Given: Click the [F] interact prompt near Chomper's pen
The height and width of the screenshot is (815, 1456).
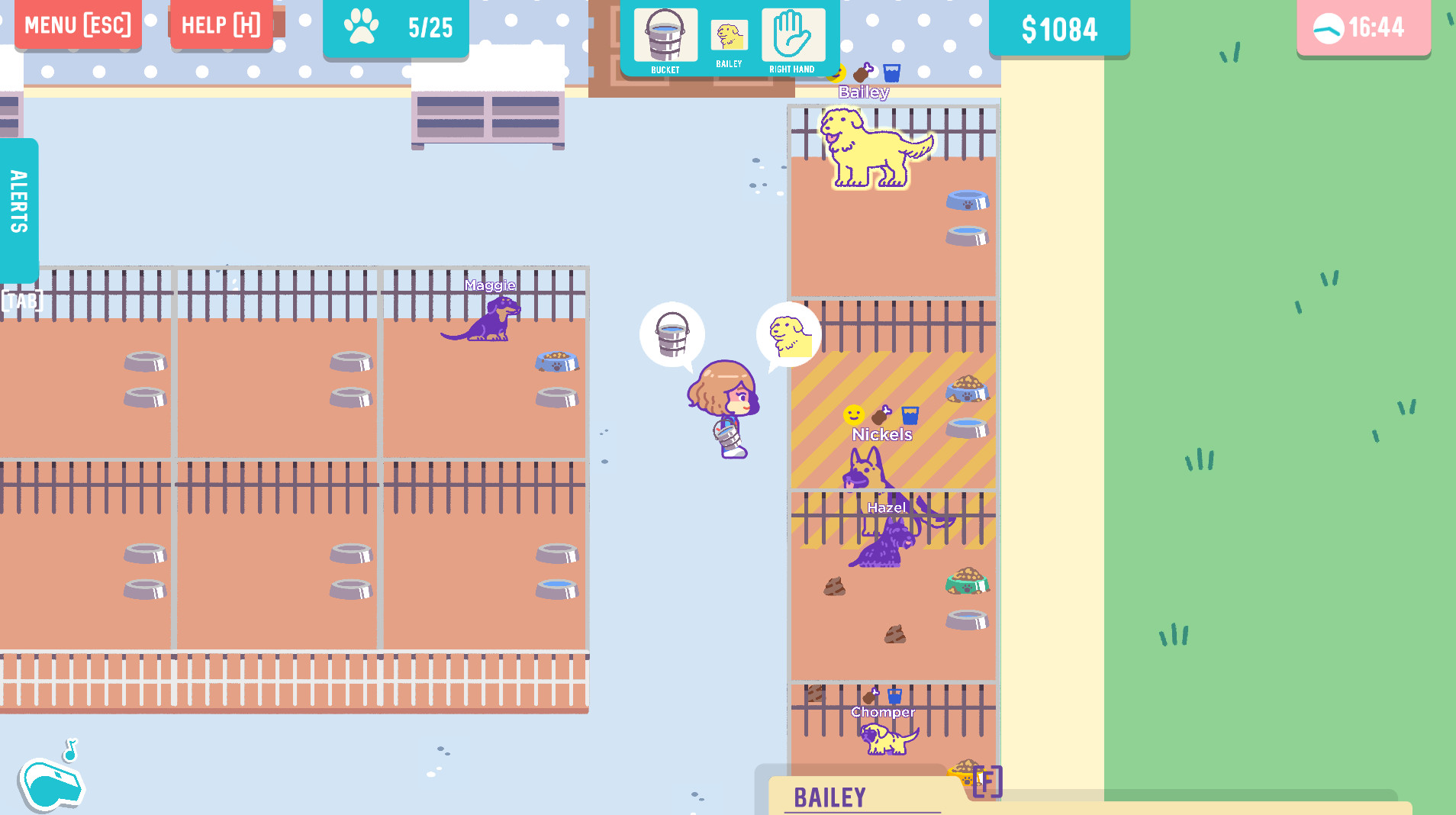Looking at the screenshot, I should (x=987, y=781).
